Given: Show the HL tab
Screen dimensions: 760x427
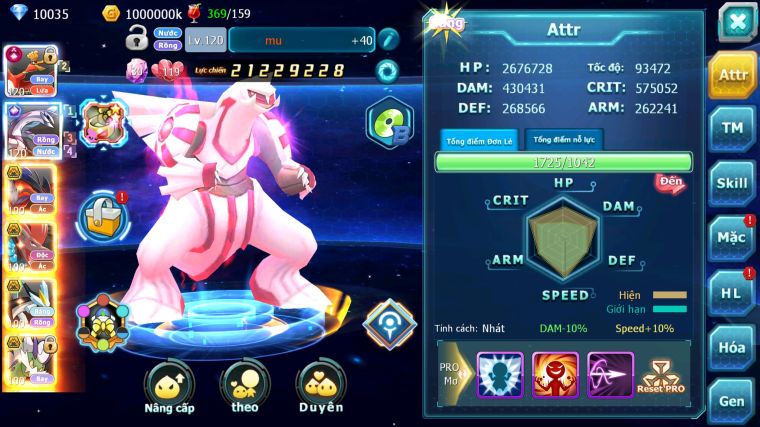Looking at the screenshot, I should (x=732, y=291).
